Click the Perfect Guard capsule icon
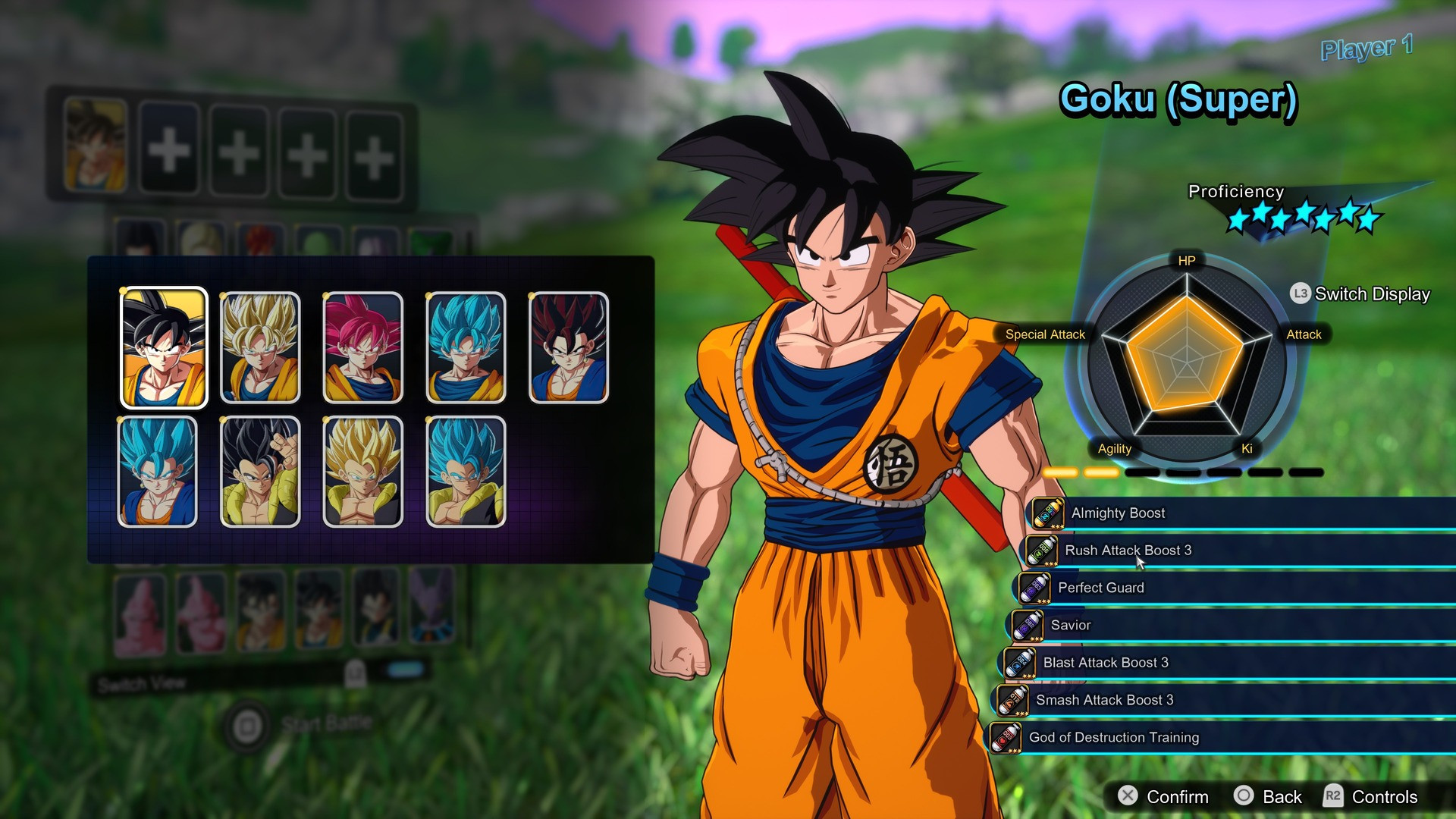Screen dimensions: 1456x819 (x=1034, y=588)
